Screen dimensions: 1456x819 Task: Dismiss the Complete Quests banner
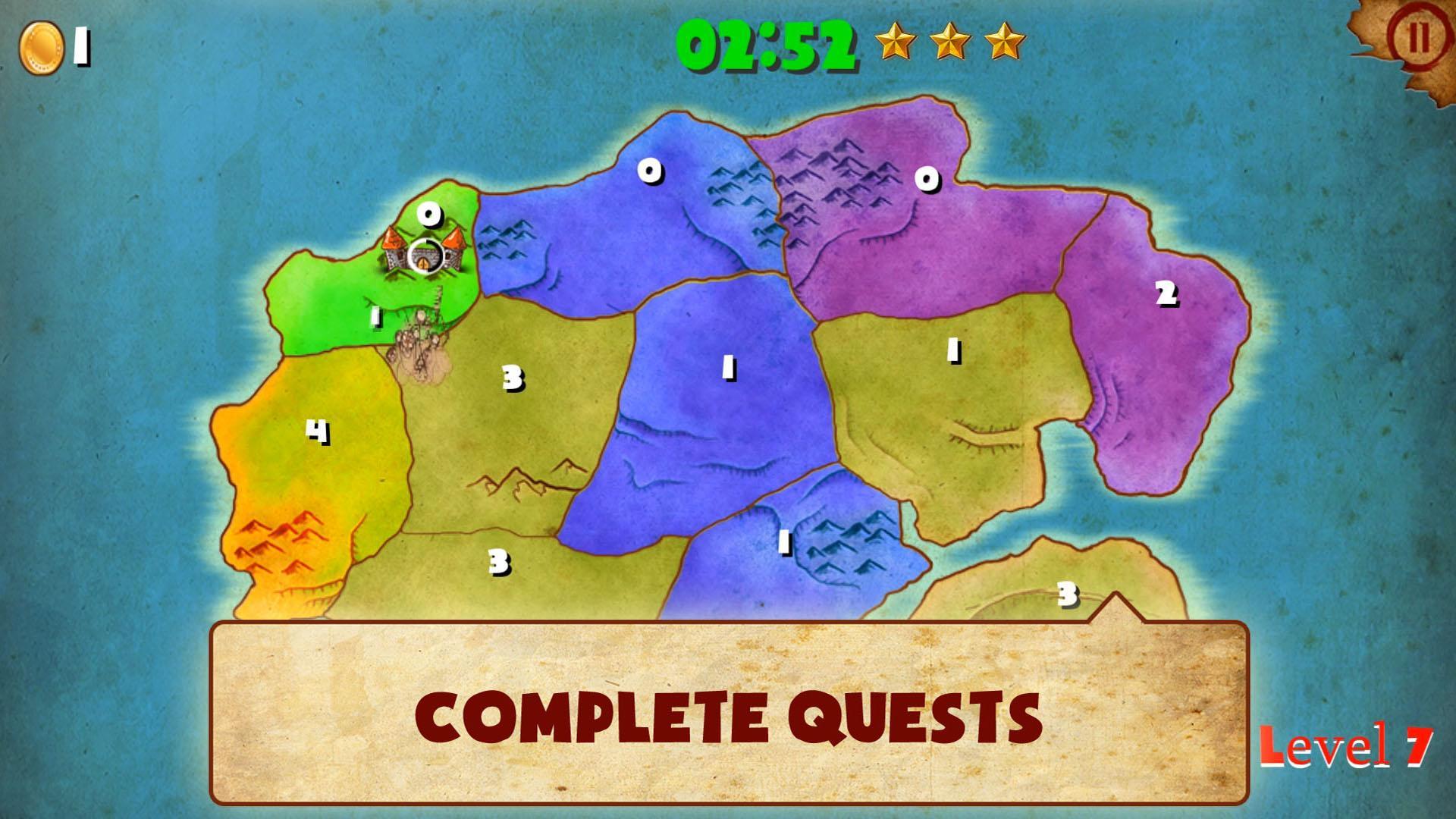pos(728,713)
